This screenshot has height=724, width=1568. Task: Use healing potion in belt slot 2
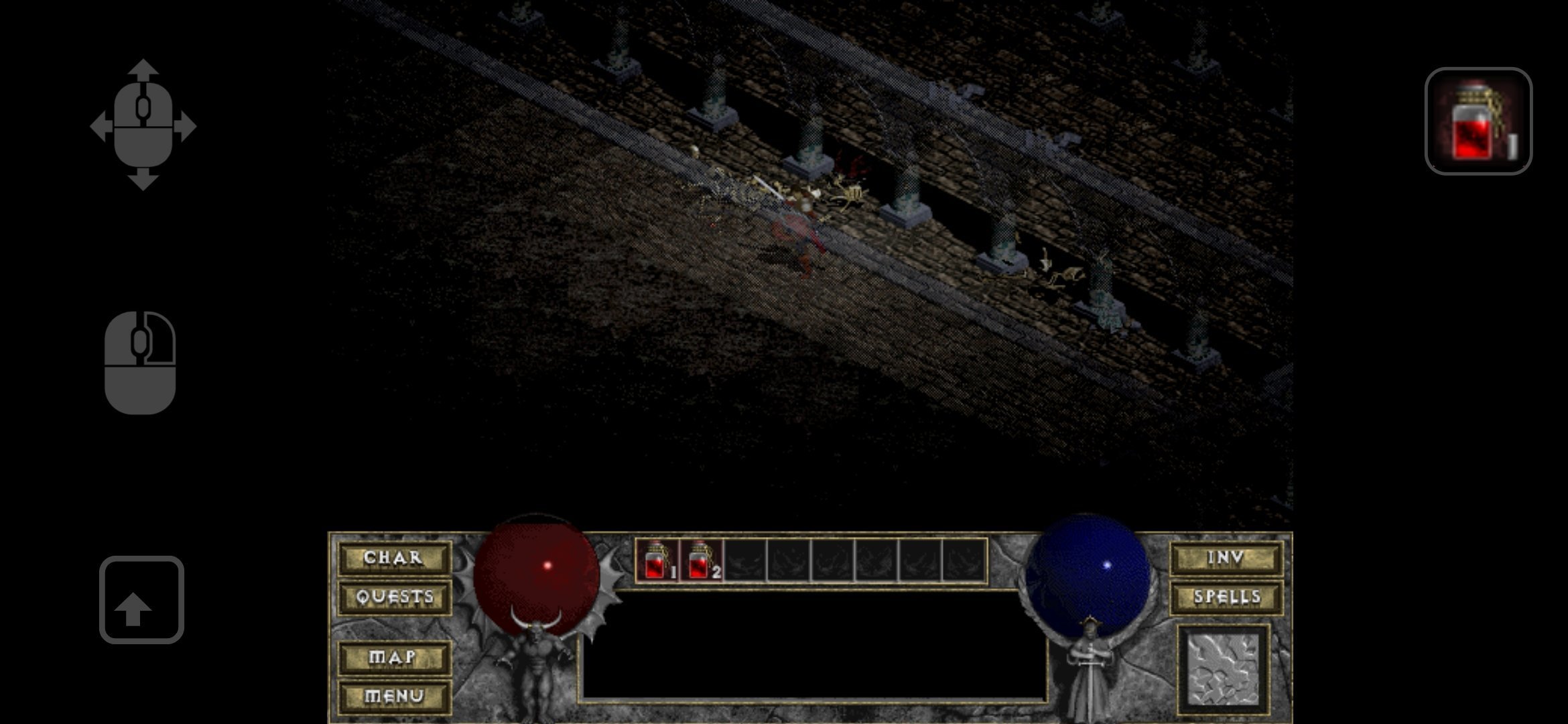coord(701,560)
